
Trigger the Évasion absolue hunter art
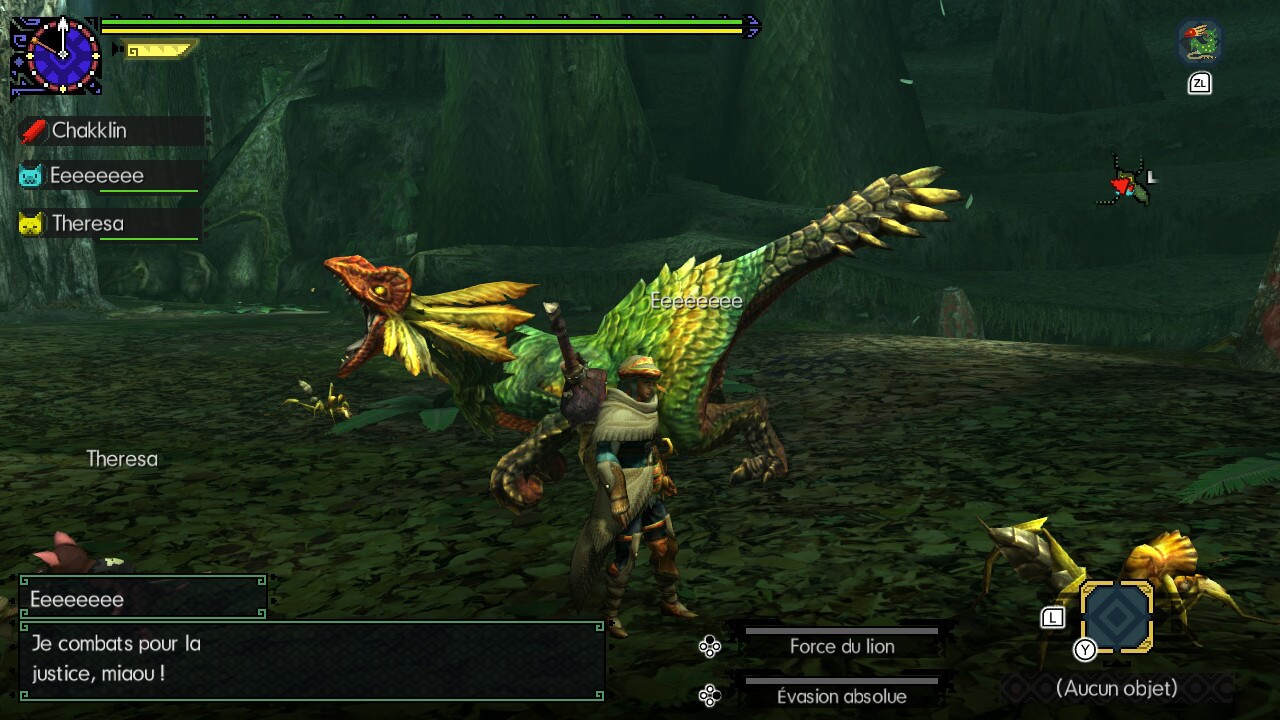841,696
